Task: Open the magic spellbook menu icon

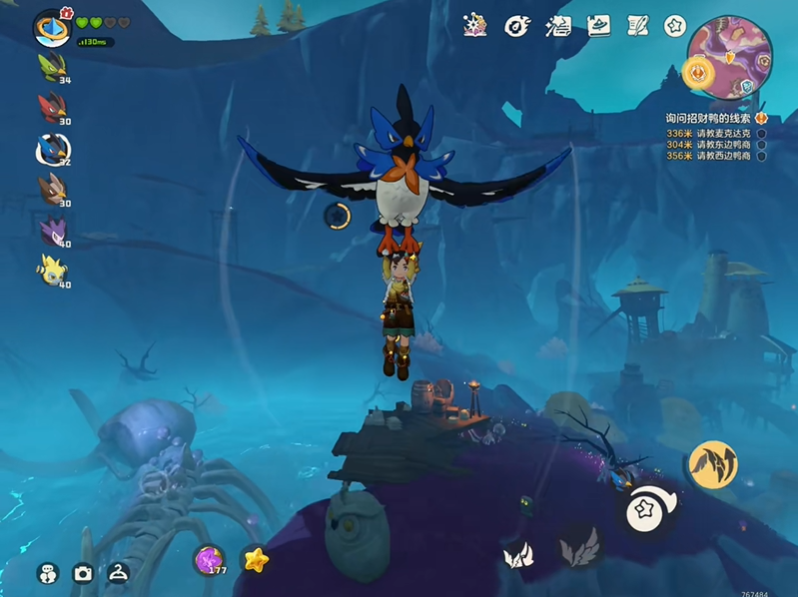Action: tap(476, 25)
